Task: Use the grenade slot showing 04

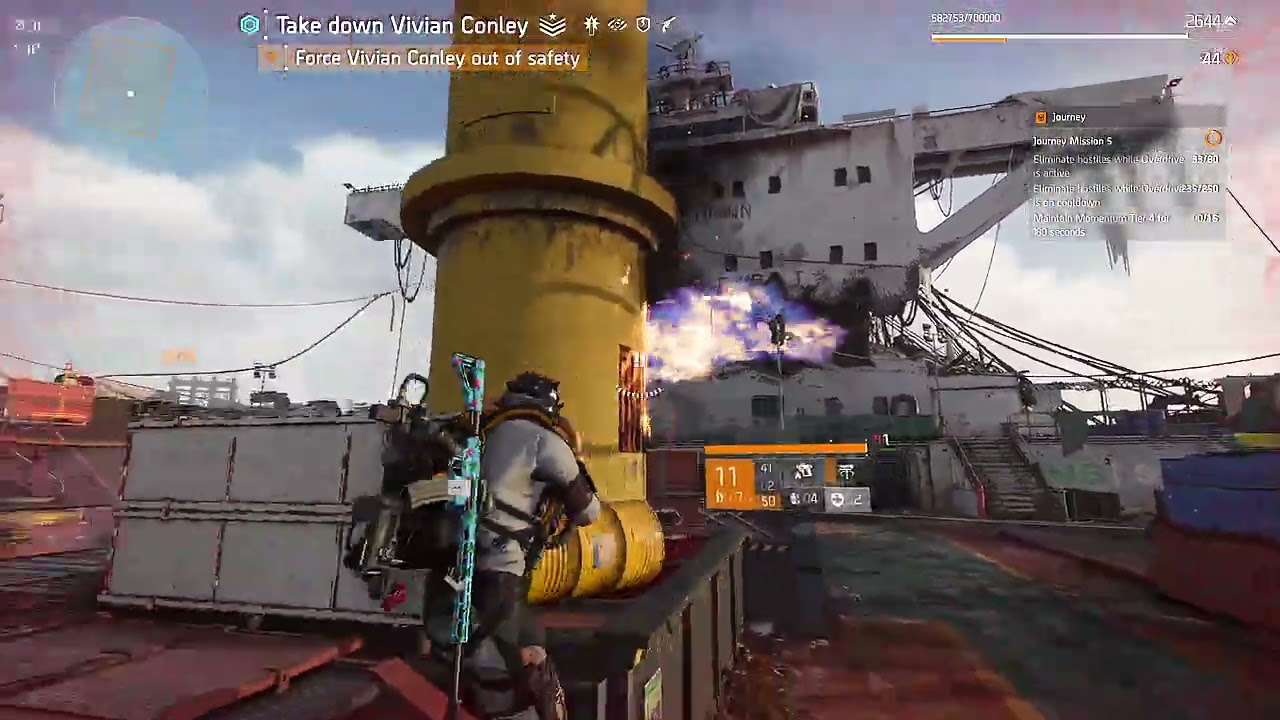Action: click(x=802, y=497)
